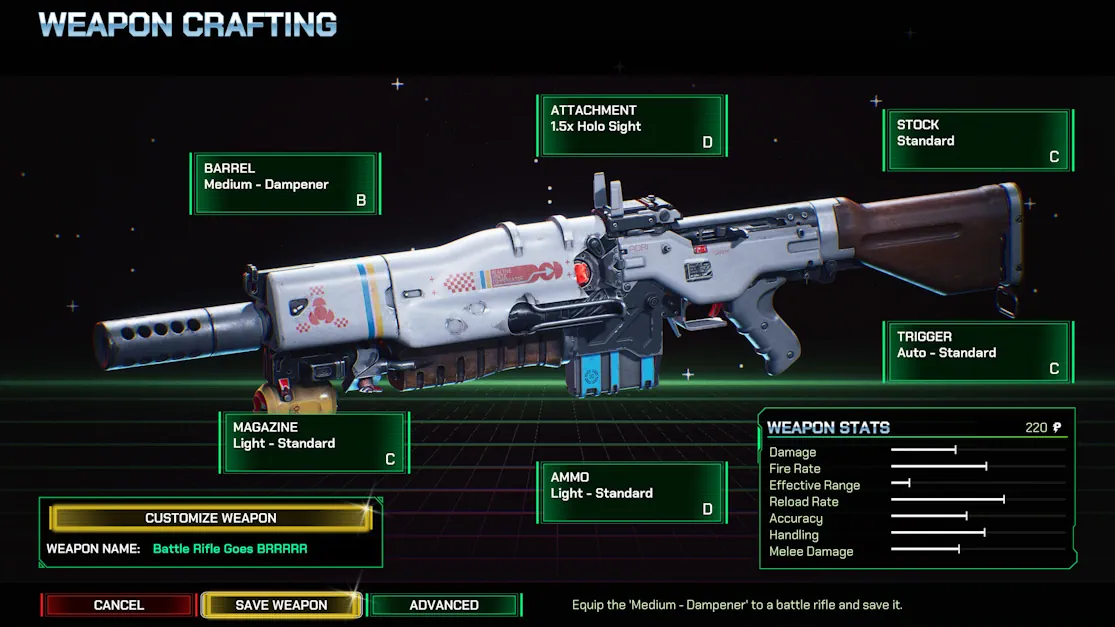Edit the weapon name field
This screenshot has width=1115, height=627.
point(230,549)
